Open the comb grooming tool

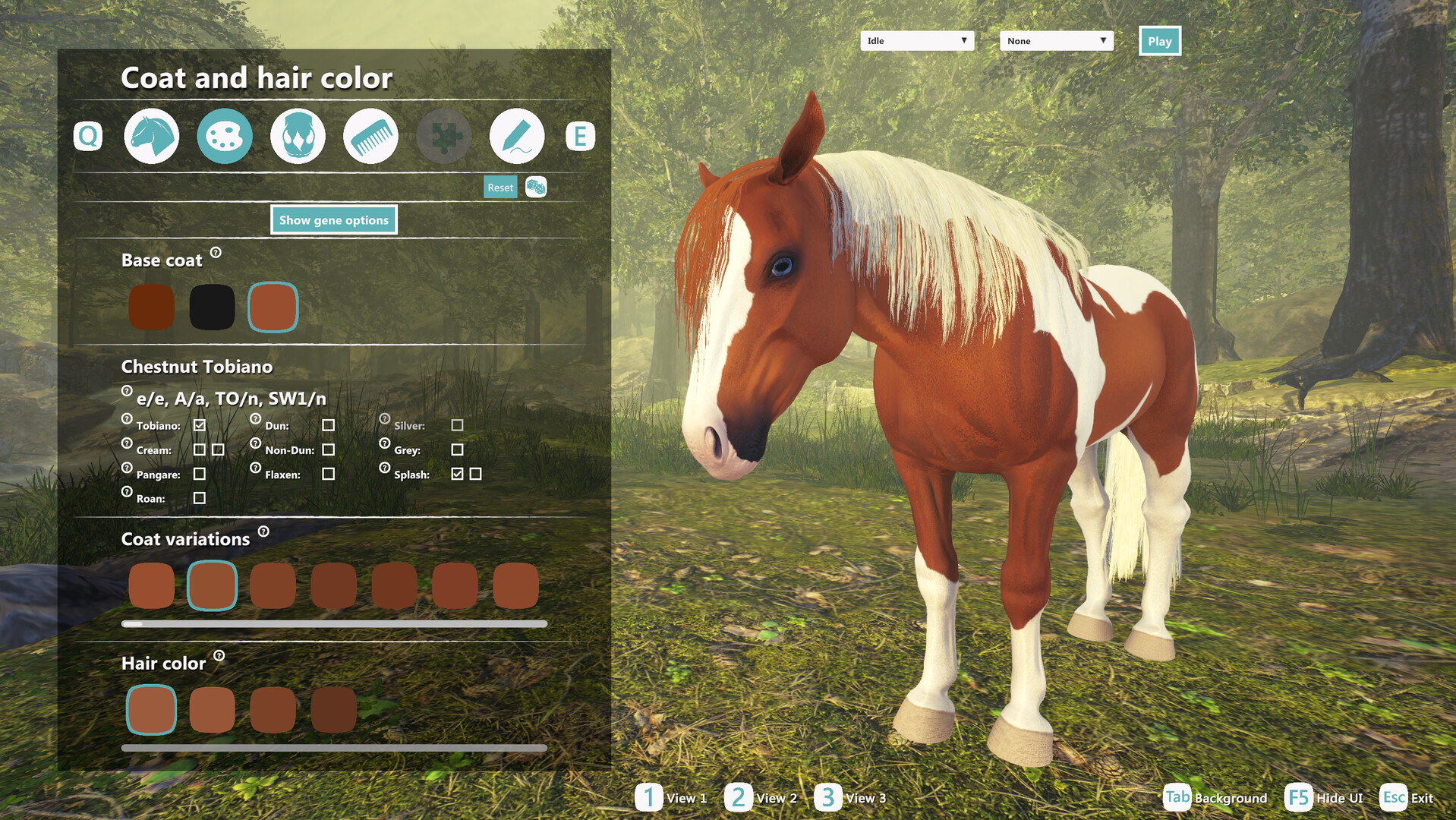click(370, 137)
